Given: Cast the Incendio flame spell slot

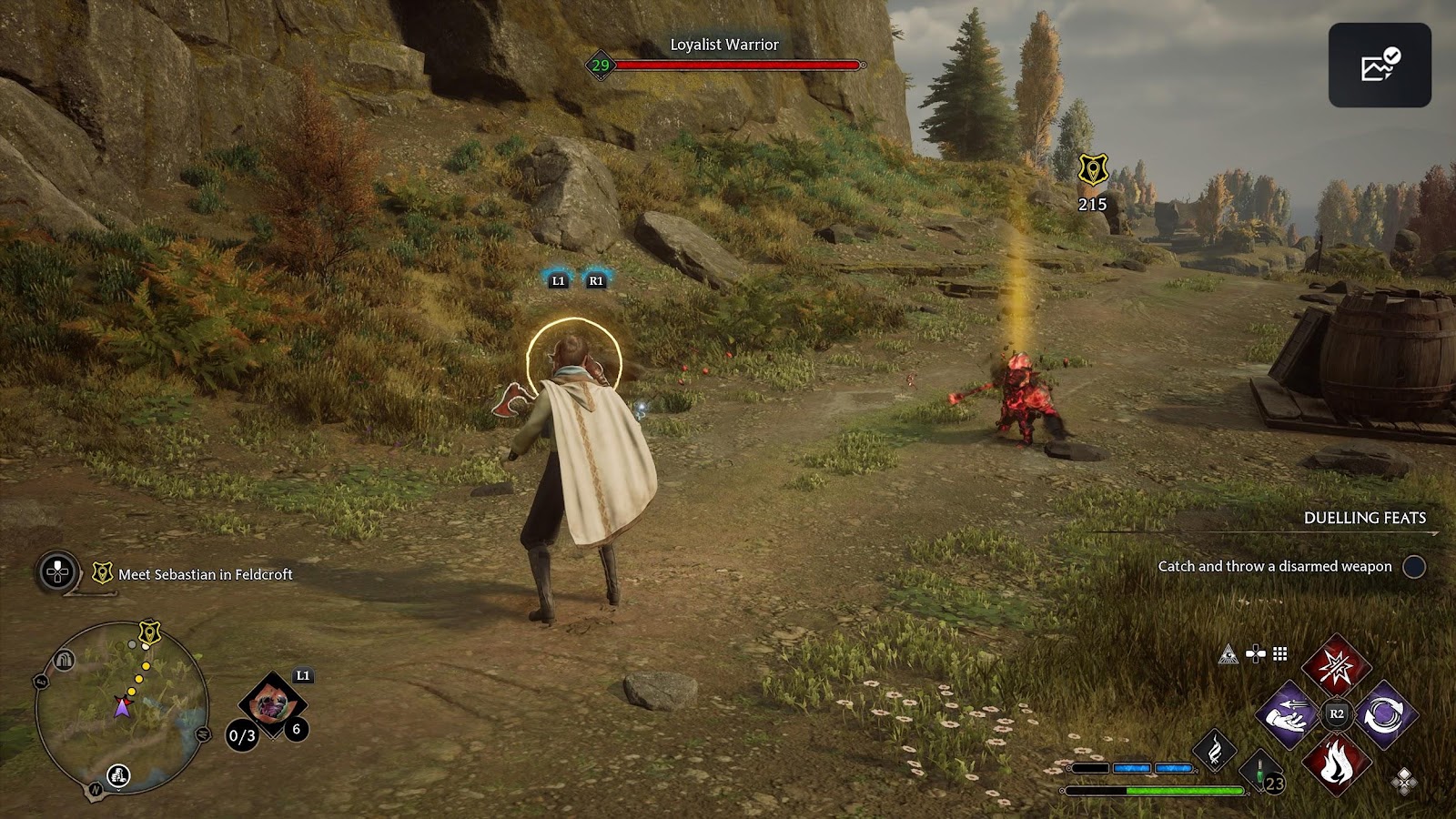Looking at the screenshot, I should click(x=1335, y=763).
